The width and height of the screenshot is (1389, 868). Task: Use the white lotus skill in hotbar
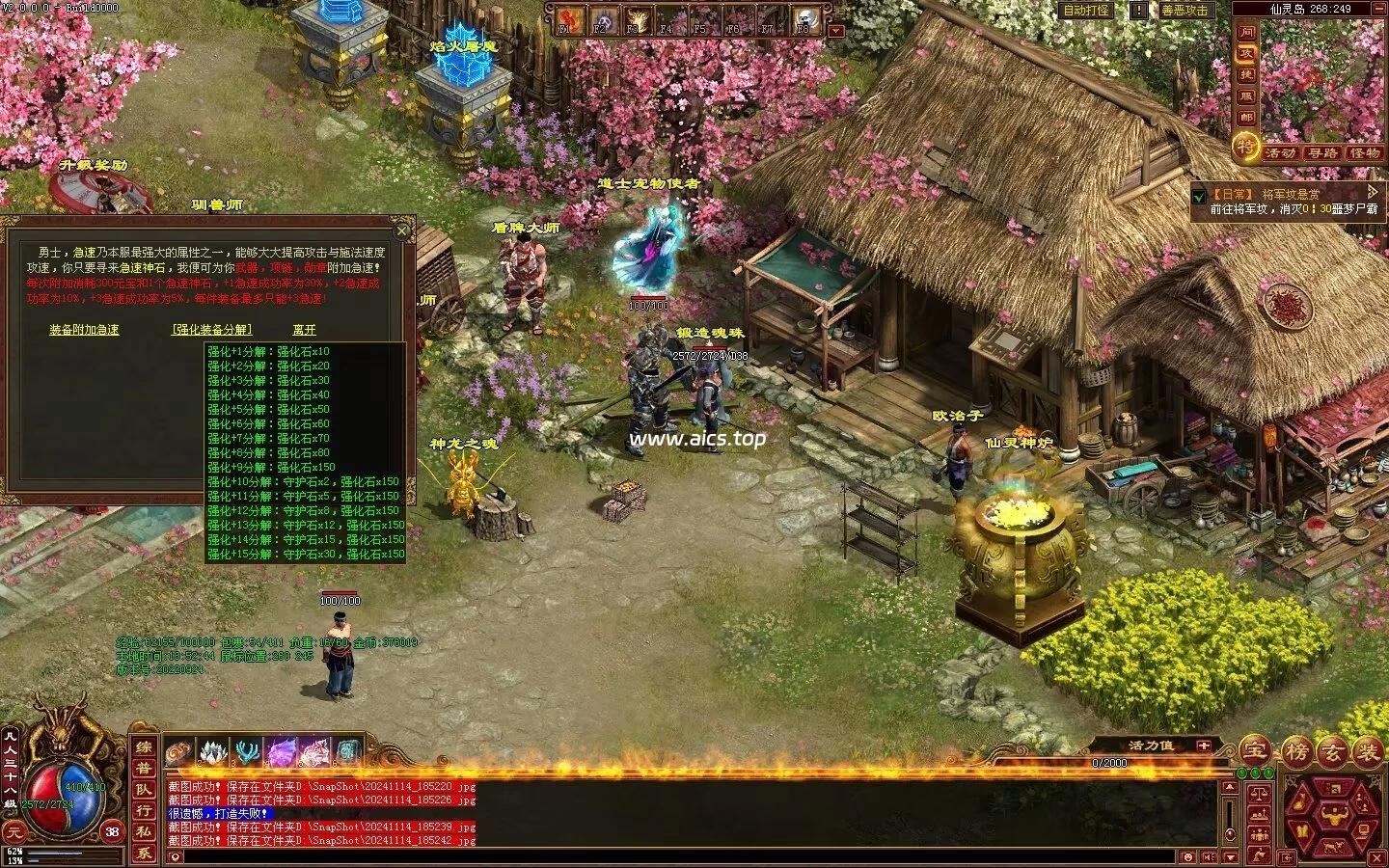pyautogui.click(x=212, y=752)
